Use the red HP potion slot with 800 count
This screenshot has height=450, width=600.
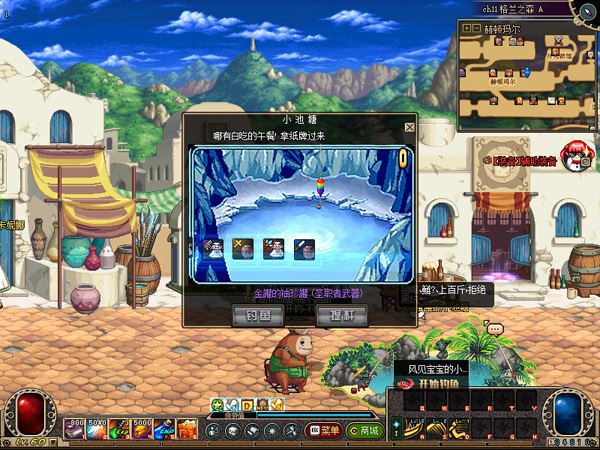pyautogui.click(x=75, y=428)
